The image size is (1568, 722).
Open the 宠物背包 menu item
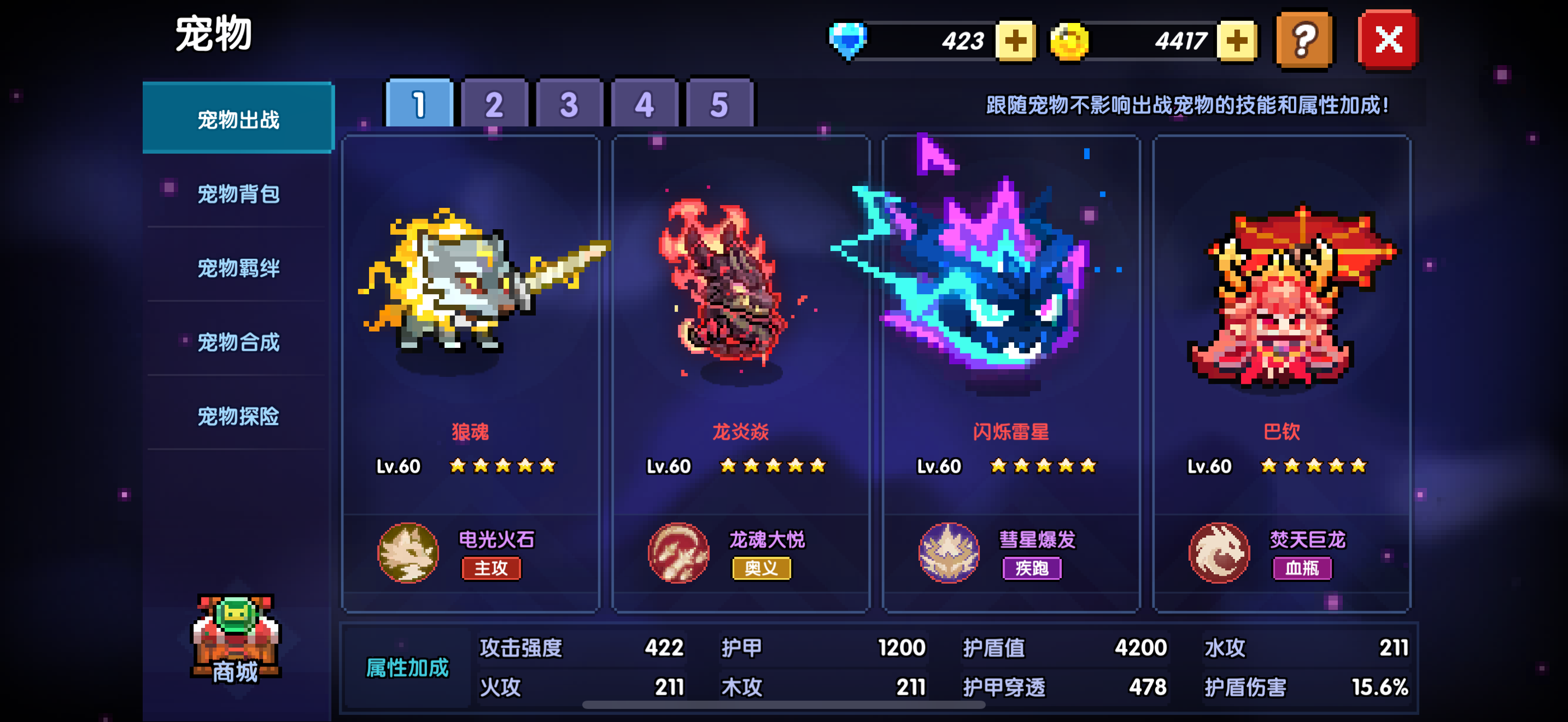[x=237, y=193]
